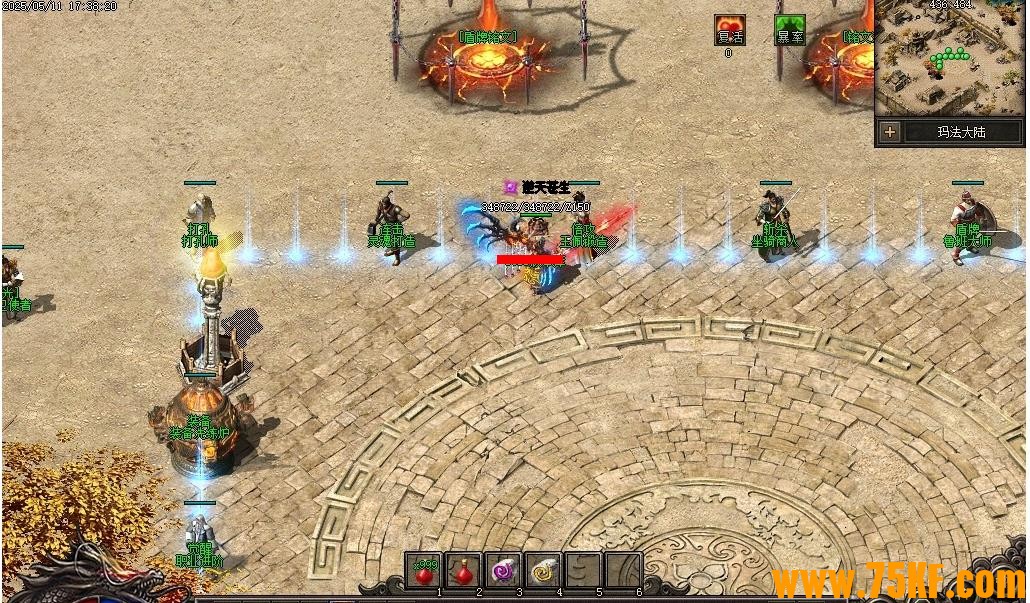The height and width of the screenshot is (603, 1030).
Task: Use the purple spiral scroll
Action: click(503, 570)
